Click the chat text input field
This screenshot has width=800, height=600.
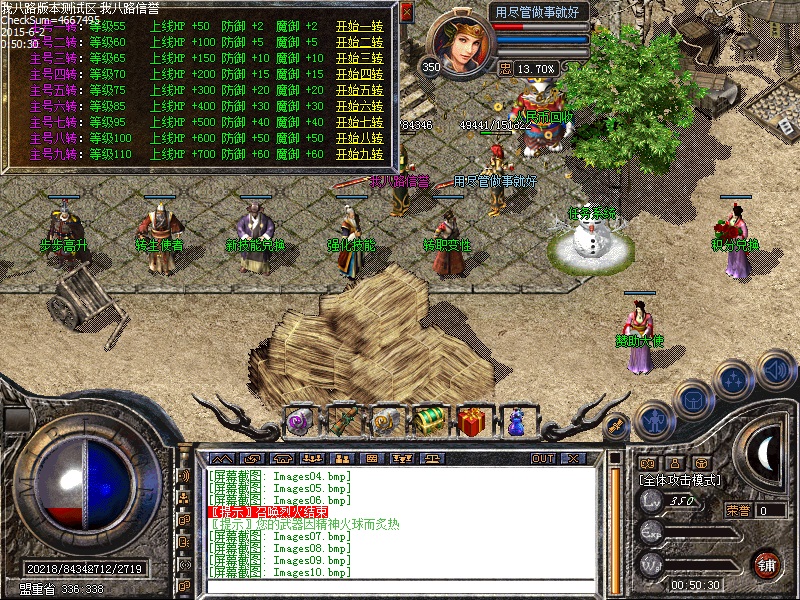click(400, 588)
